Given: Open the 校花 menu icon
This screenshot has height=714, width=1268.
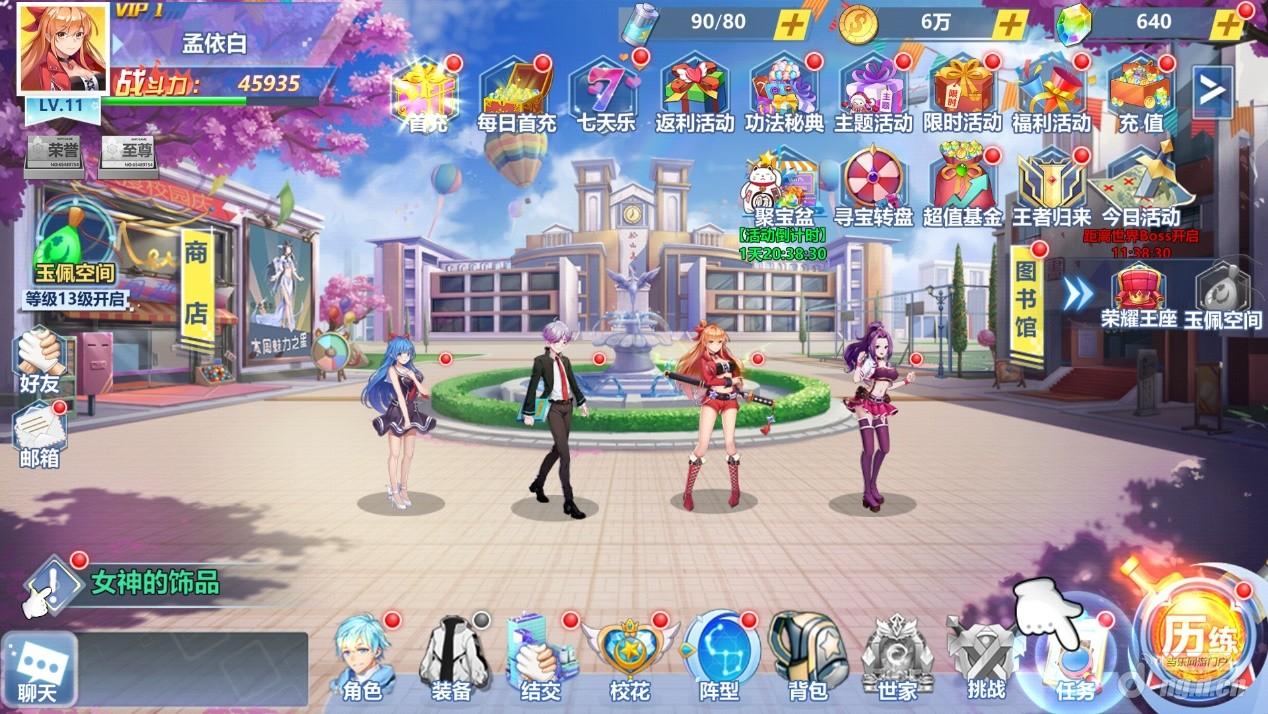Looking at the screenshot, I should [x=630, y=656].
